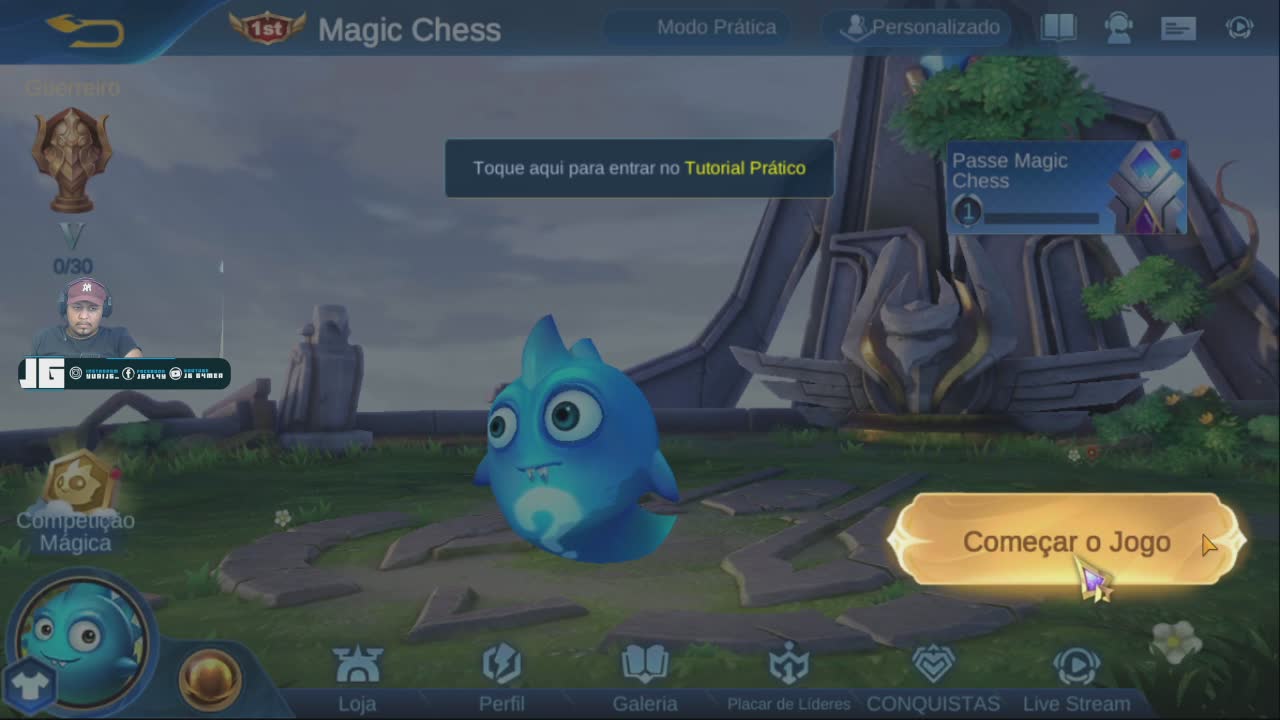Image resolution: width=1280 pixels, height=720 pixels.
Task: Go back using the yellow return arrow
Action: coord(86,29)
